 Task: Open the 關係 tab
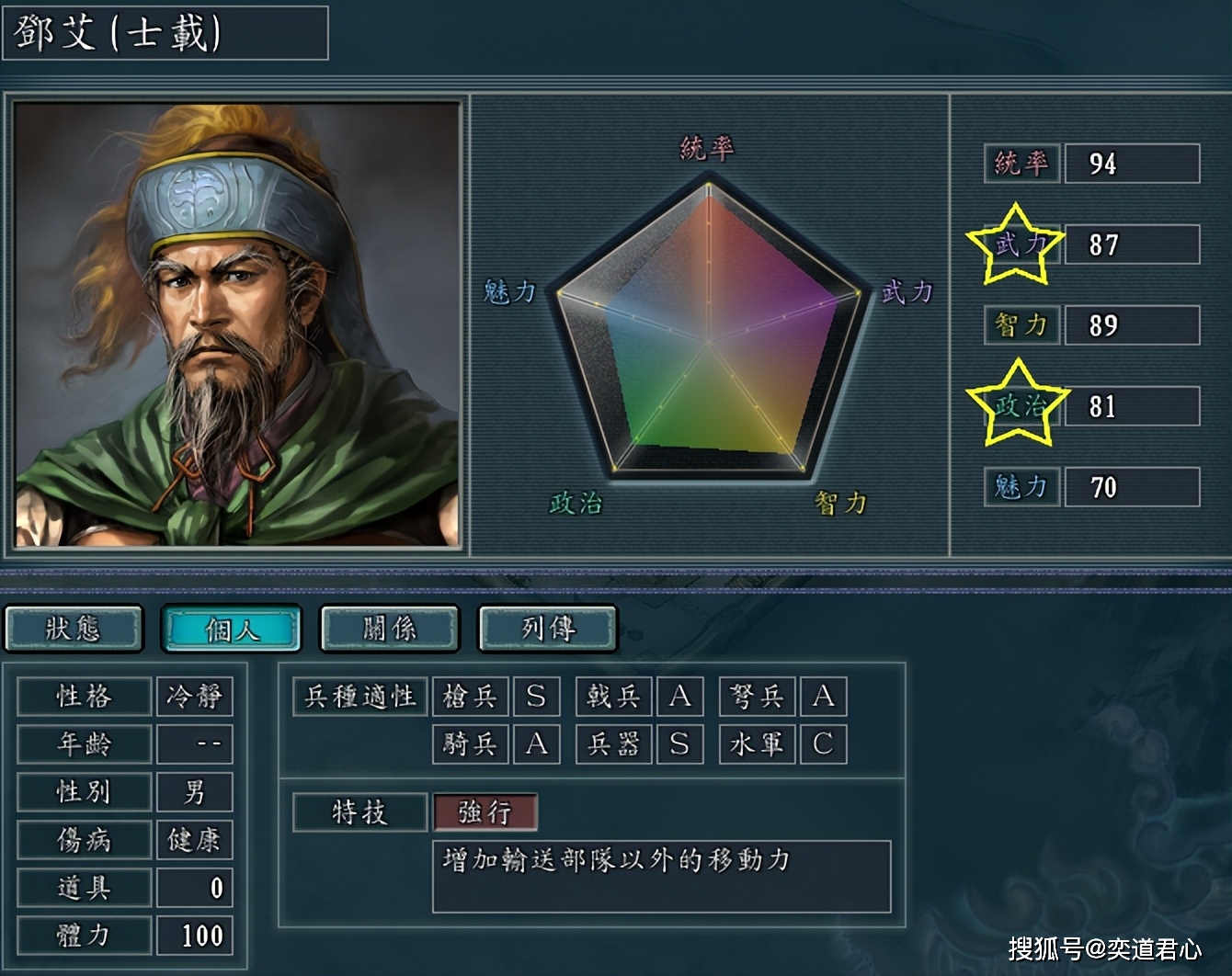[390, 629]
